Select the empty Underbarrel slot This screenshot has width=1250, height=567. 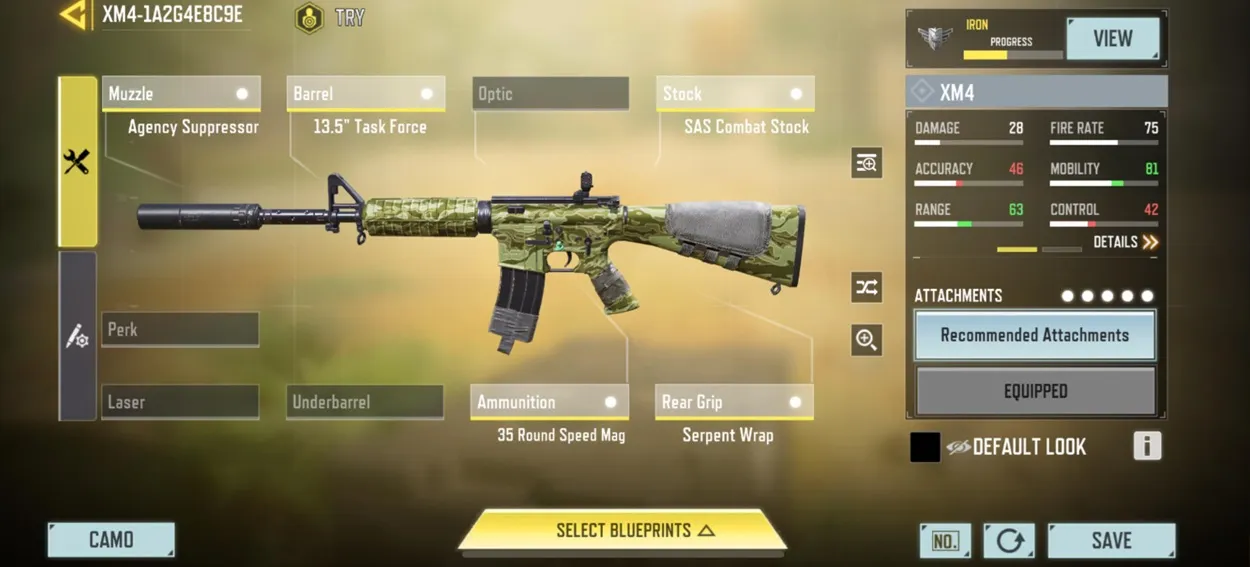(365, 402)
